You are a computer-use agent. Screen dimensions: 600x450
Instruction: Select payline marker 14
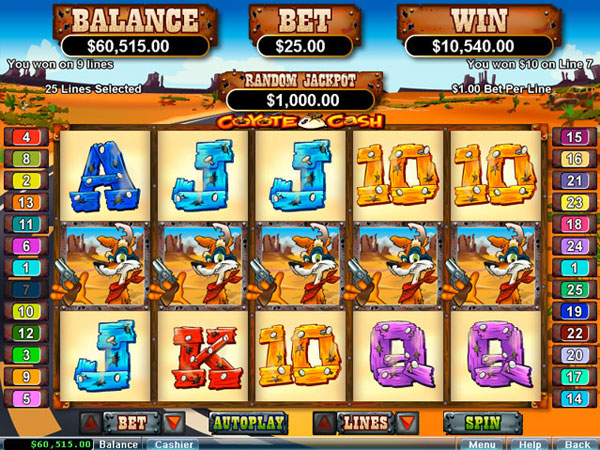click(574, 398)
